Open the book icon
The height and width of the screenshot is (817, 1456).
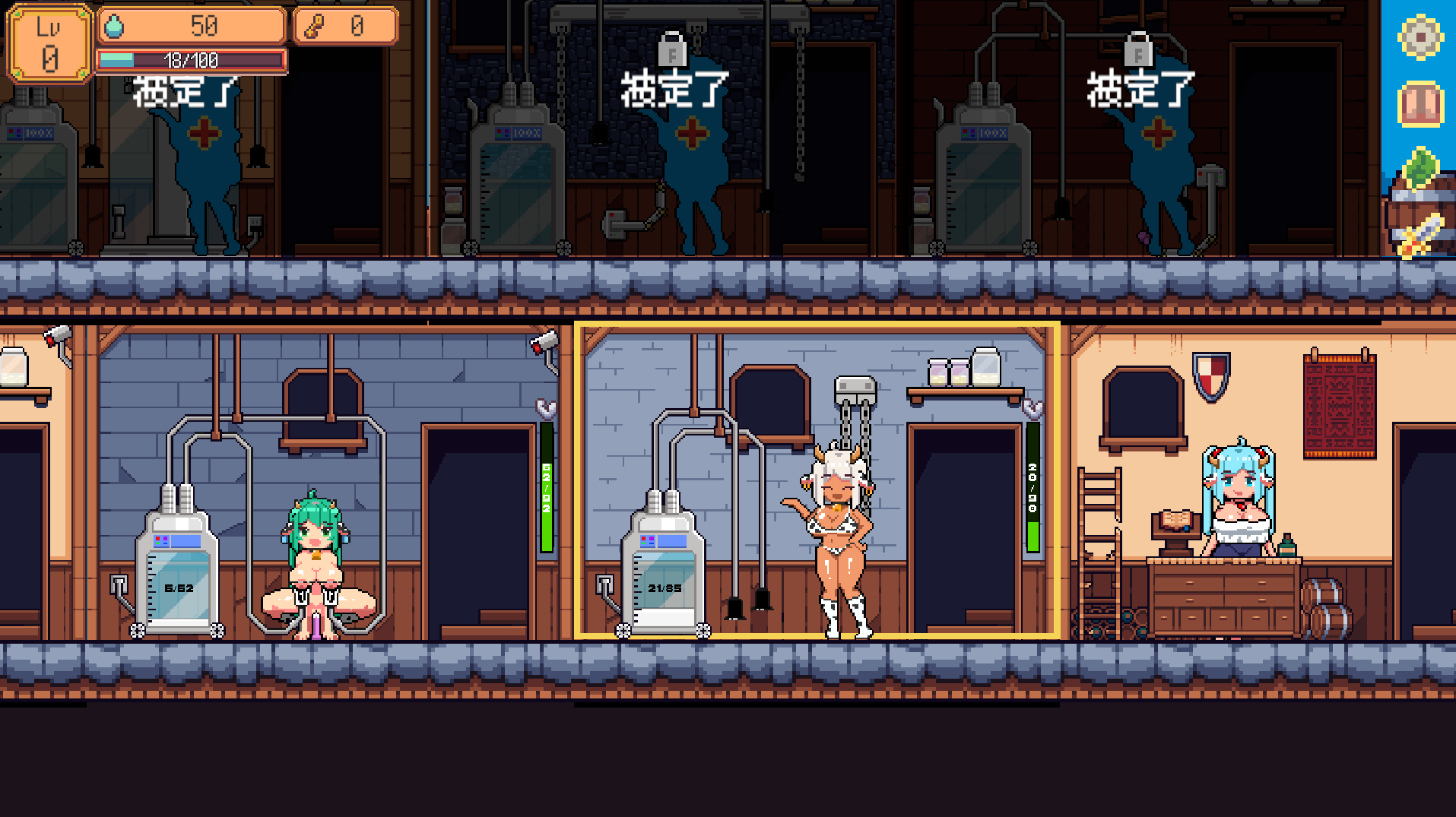1420,103
